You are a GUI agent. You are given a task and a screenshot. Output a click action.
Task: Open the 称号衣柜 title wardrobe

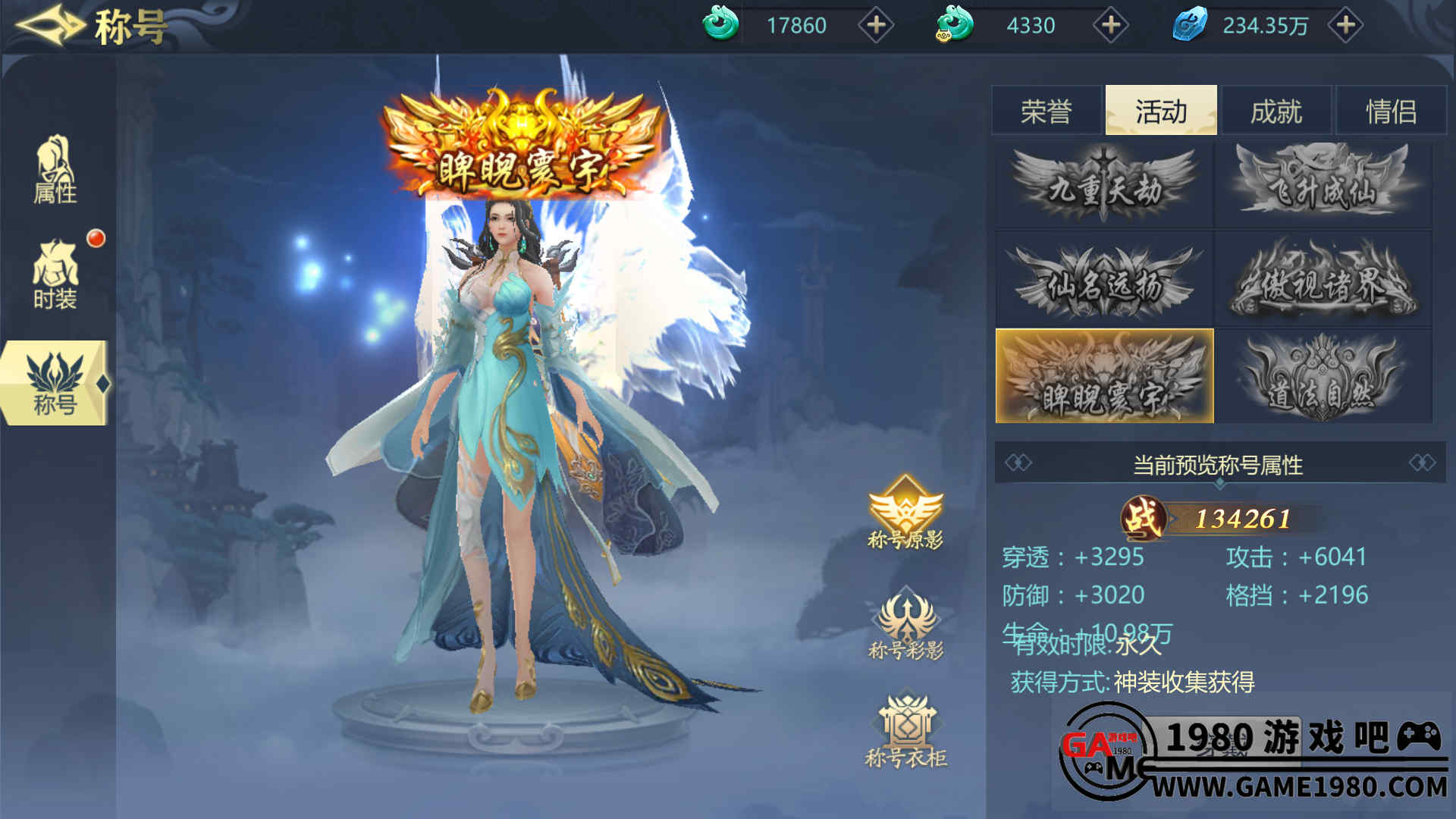tap(905, 730)
